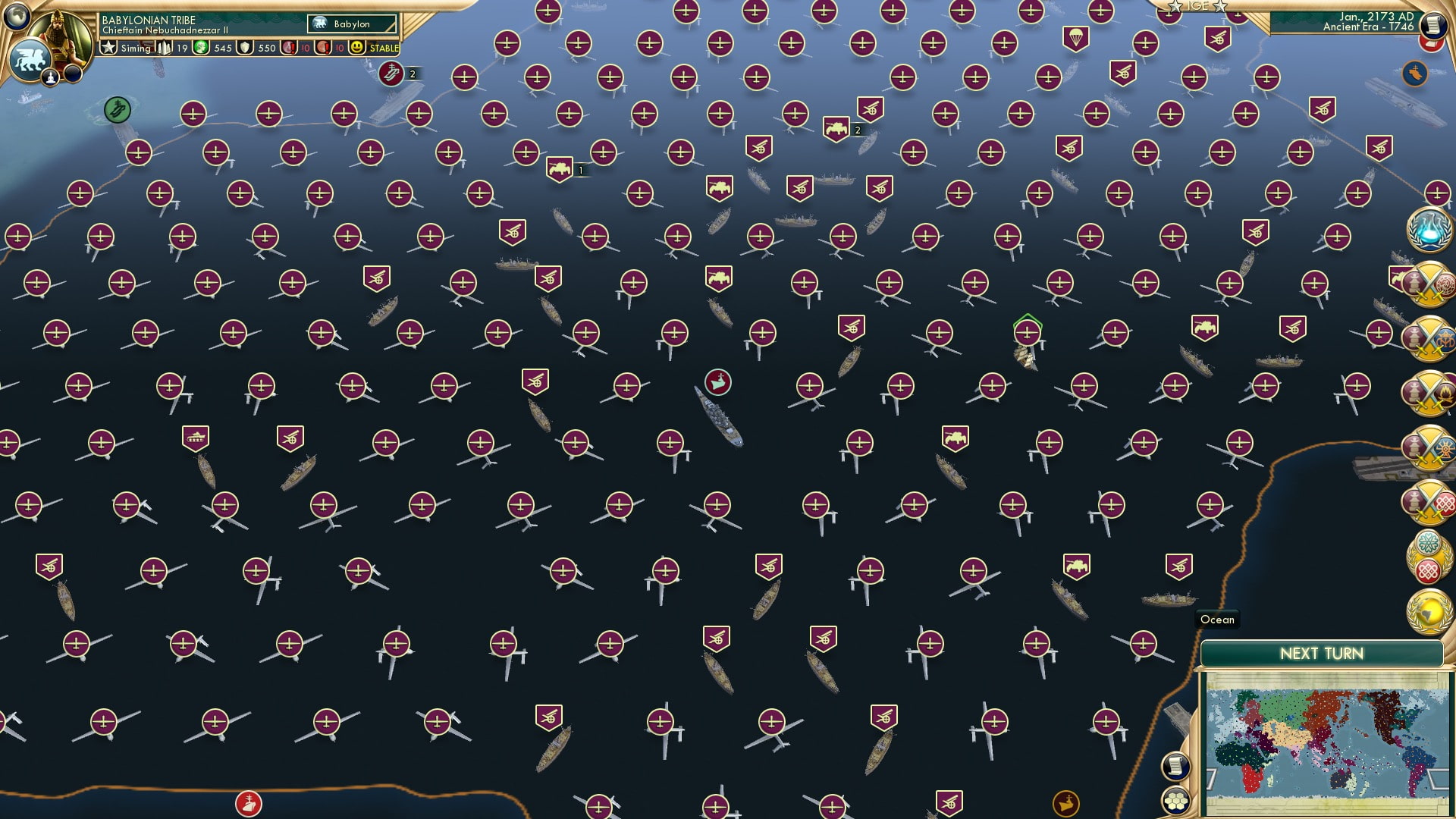Toggle the smiley STABLE stability indicator
Image resolution: width=1456 pixels, height=819 pixels.
[x=358, y=47]
